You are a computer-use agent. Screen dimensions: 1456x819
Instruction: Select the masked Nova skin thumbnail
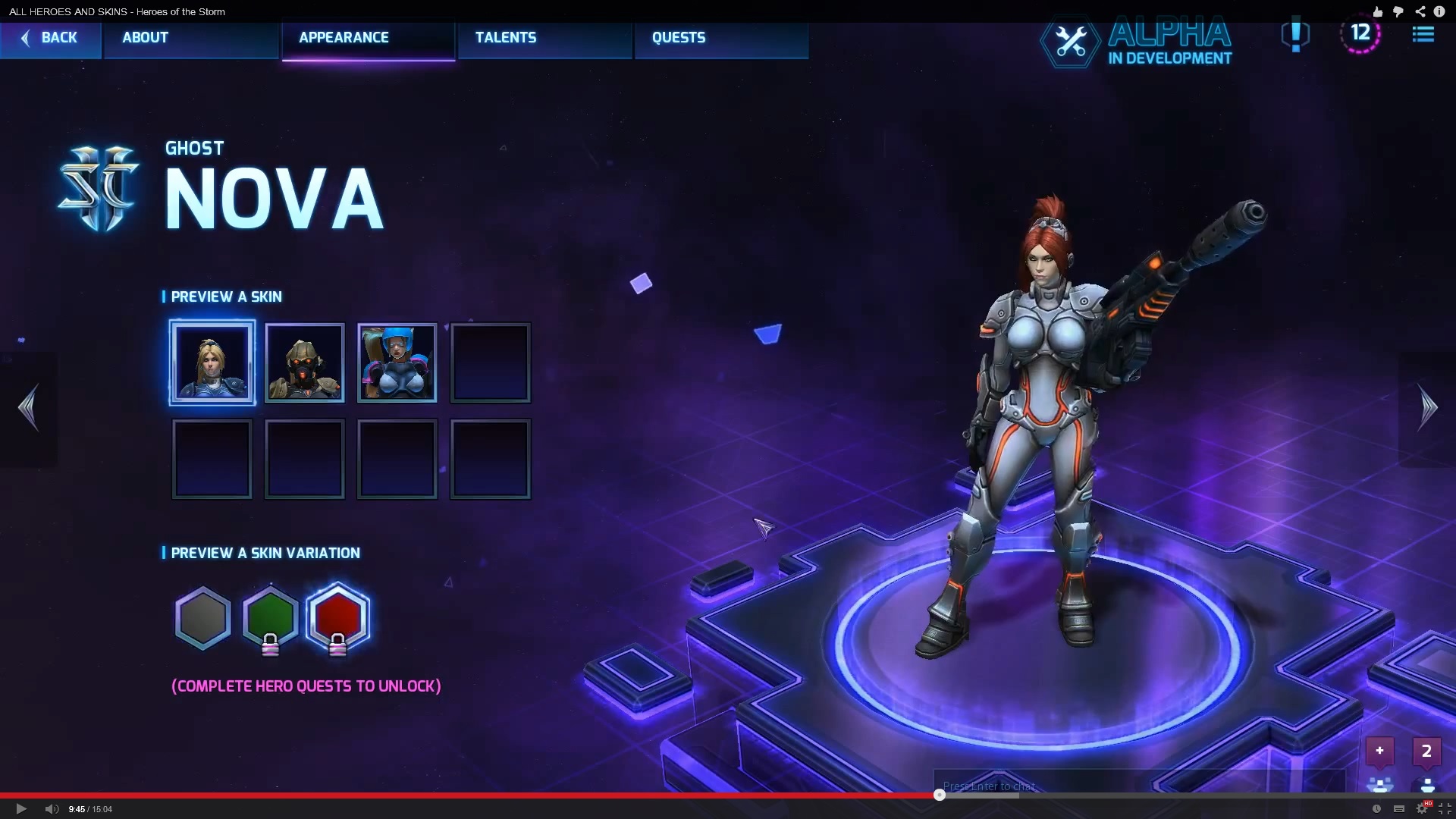click(304, 362)
